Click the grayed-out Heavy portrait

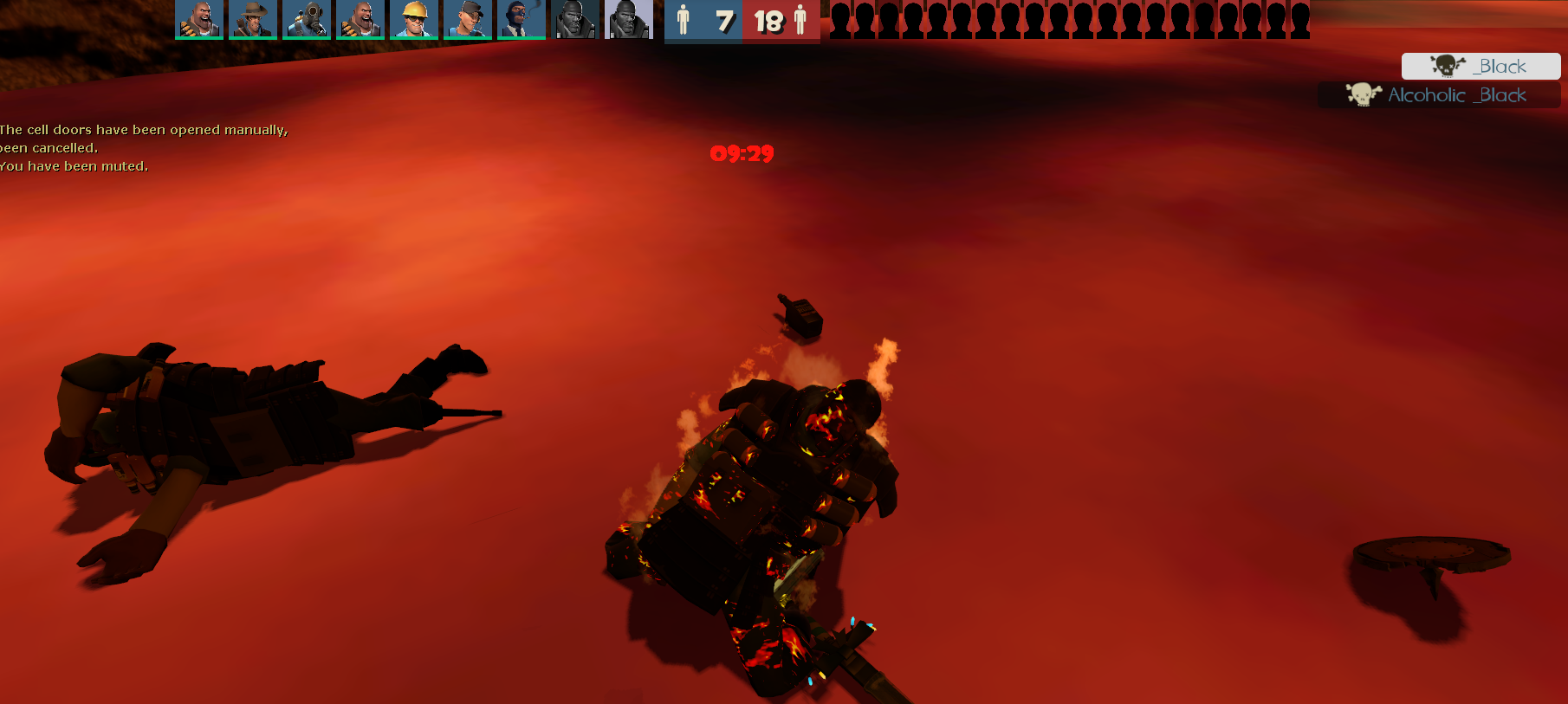629,19
